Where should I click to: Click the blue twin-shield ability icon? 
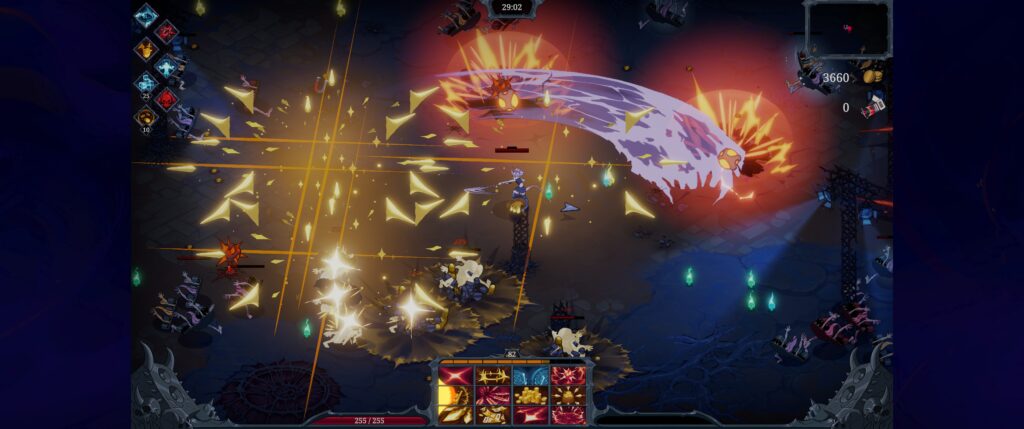coord(530,376)
